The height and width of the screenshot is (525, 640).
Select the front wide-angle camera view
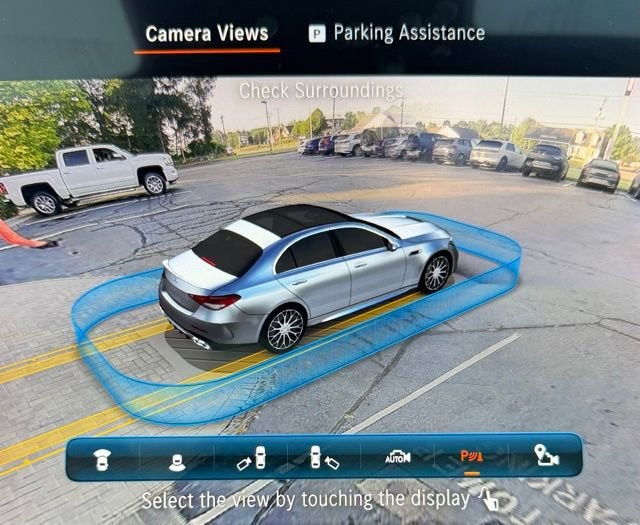[102, 458]
